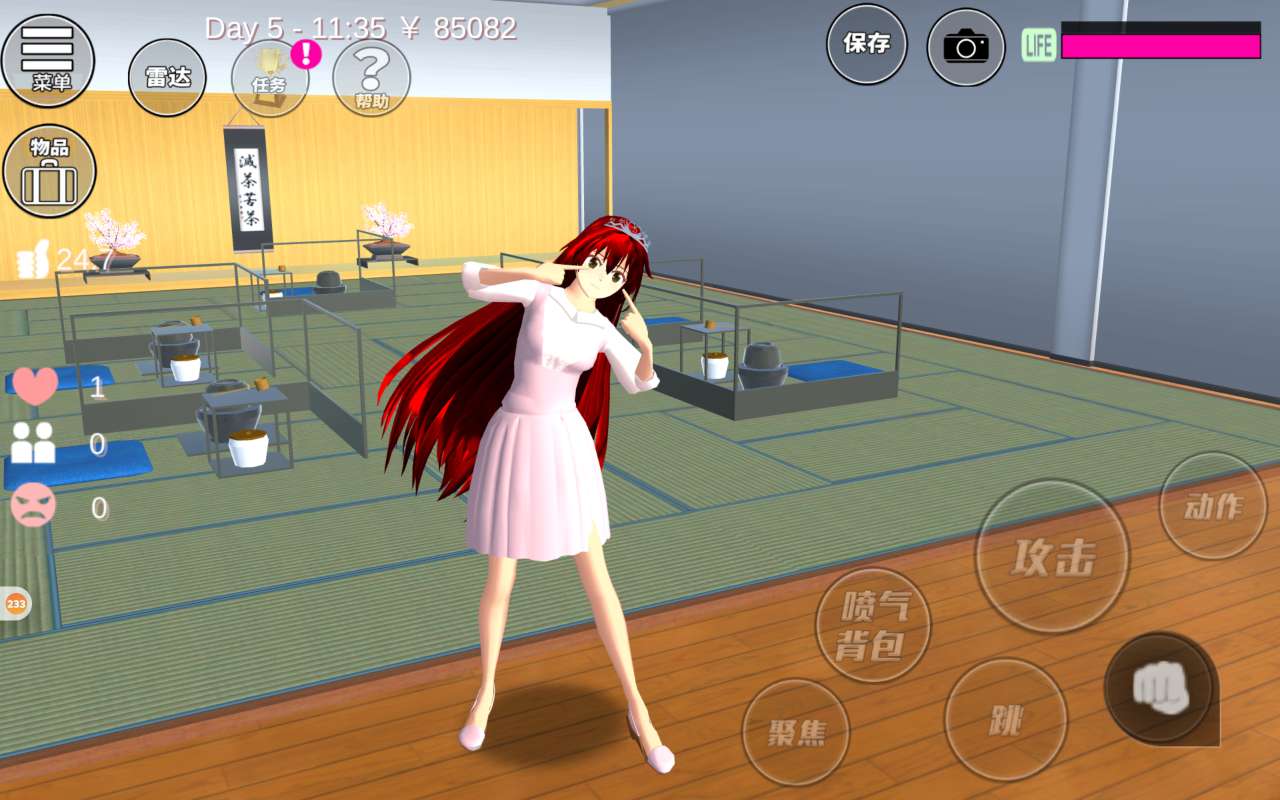This screenshot has width=1280, height=800.
Task: Take a photo with the camera button
Action: [x=965, y=47]
